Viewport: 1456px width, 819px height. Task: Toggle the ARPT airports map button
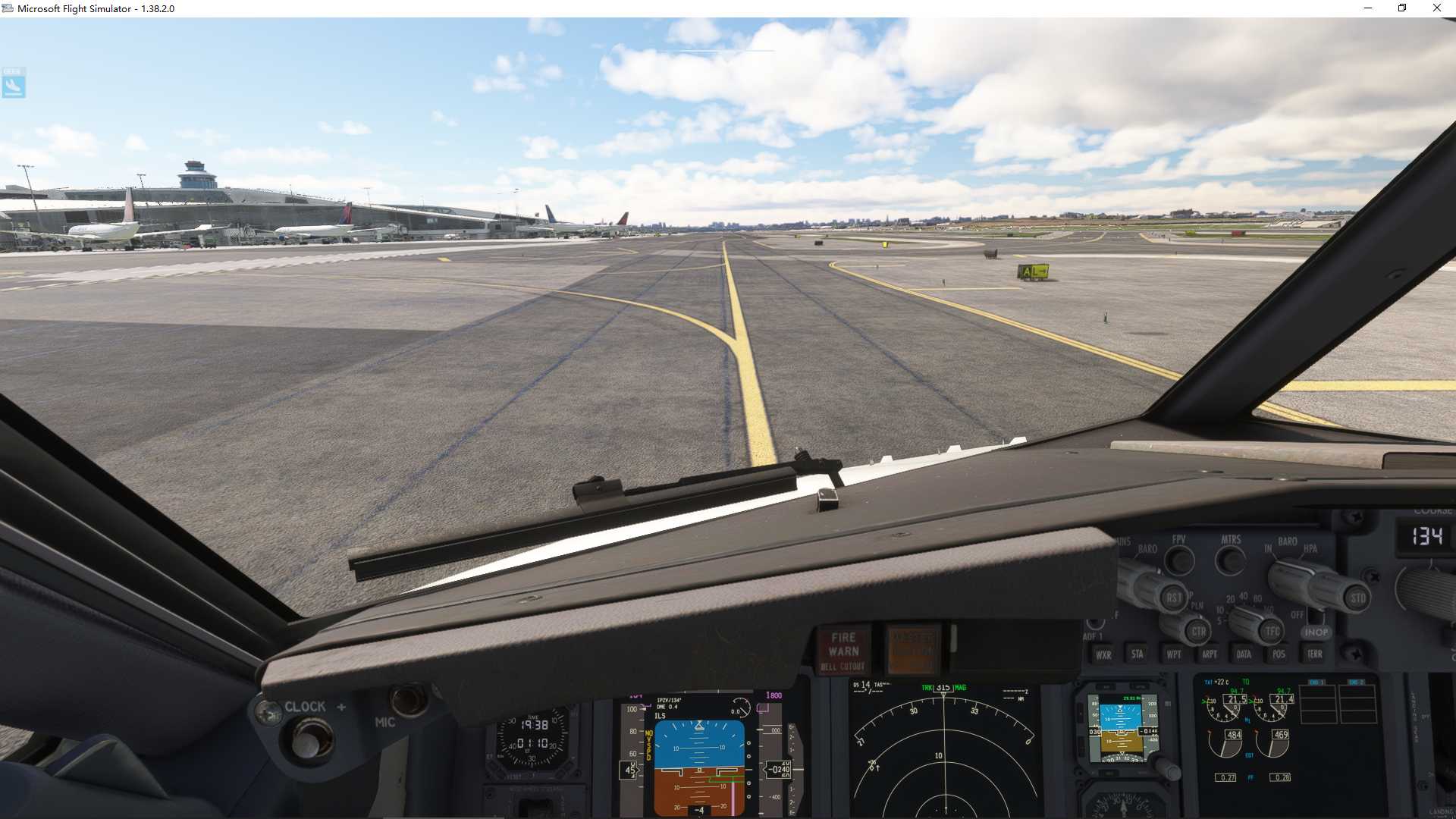click(1210, 654)
